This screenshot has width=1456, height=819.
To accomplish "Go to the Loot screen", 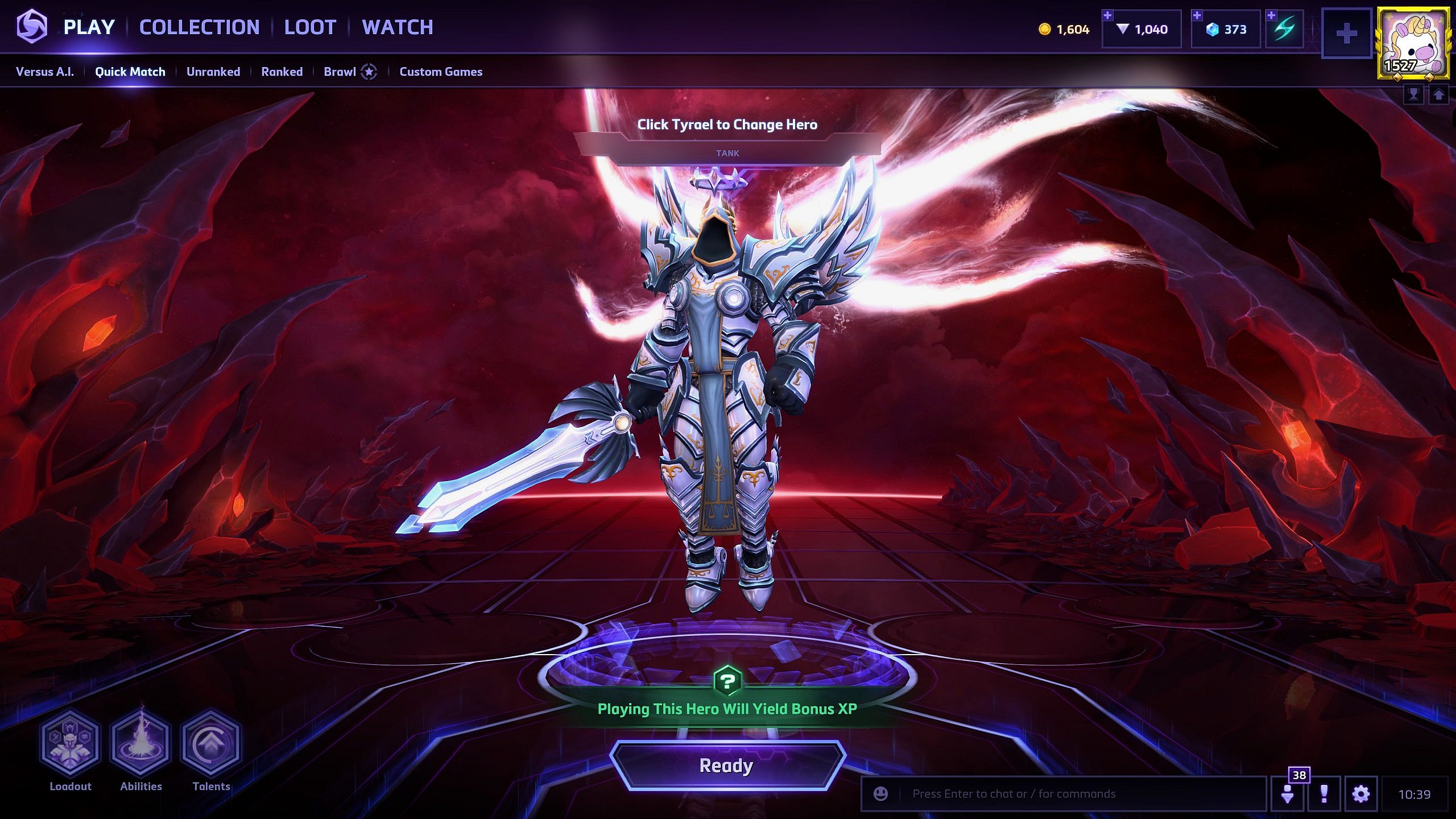I will click(310, 27).
